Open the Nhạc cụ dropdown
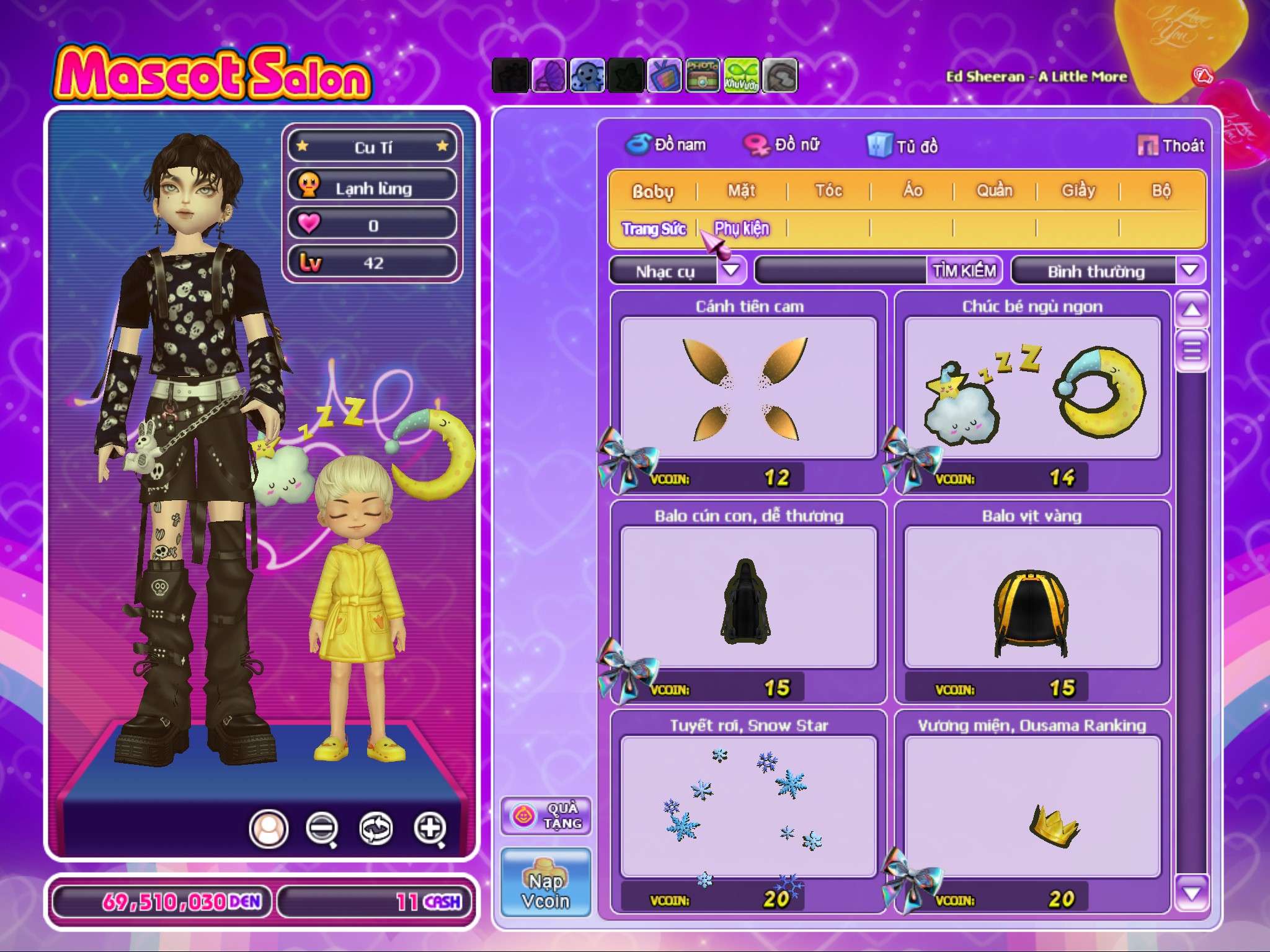Screen dimensions: 1270x952 (x=732, y=270)
